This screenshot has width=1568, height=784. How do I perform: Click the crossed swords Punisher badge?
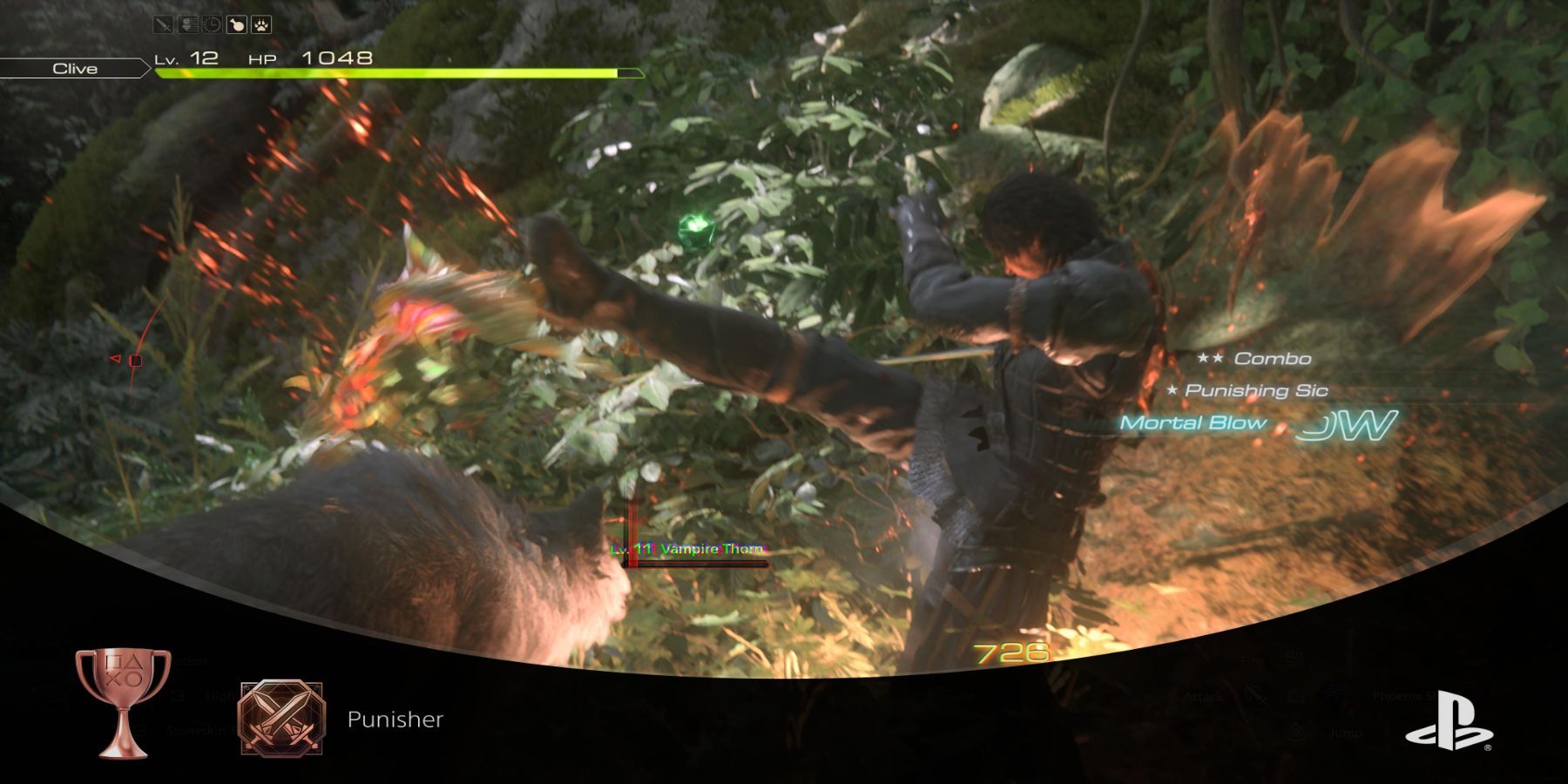[280, 716]
